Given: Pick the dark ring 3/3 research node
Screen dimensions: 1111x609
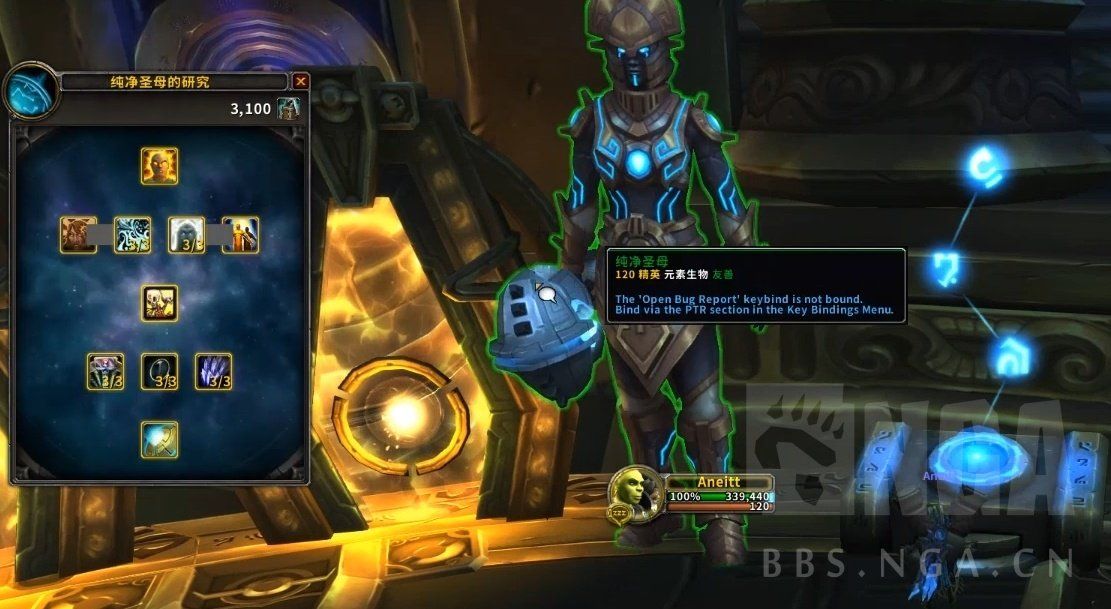Looking at the screenshot, I should point(159,372).
